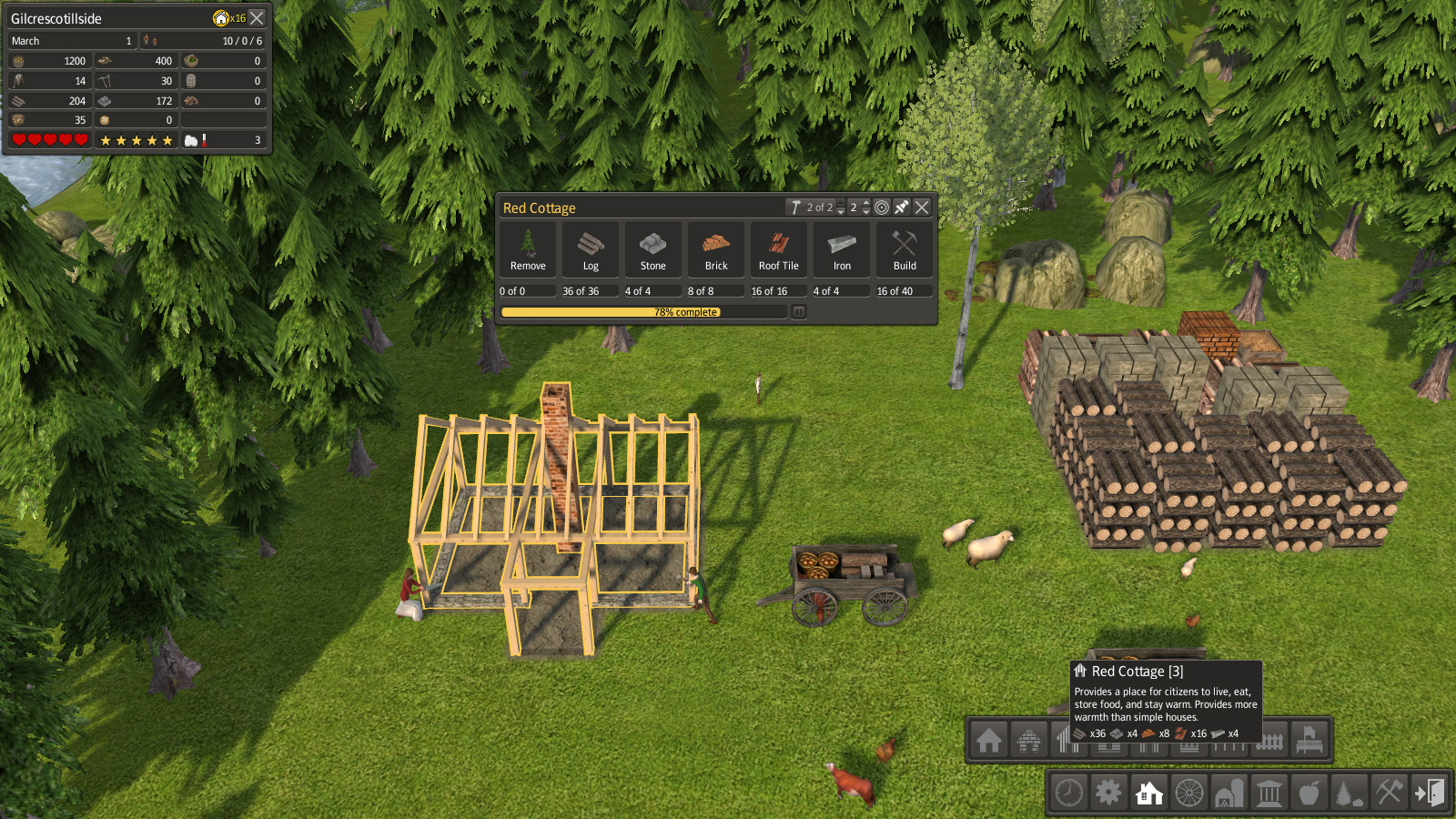Open the columned town services menu
The width and height of the screenshot is (1456, 819).
[1269, 793]
